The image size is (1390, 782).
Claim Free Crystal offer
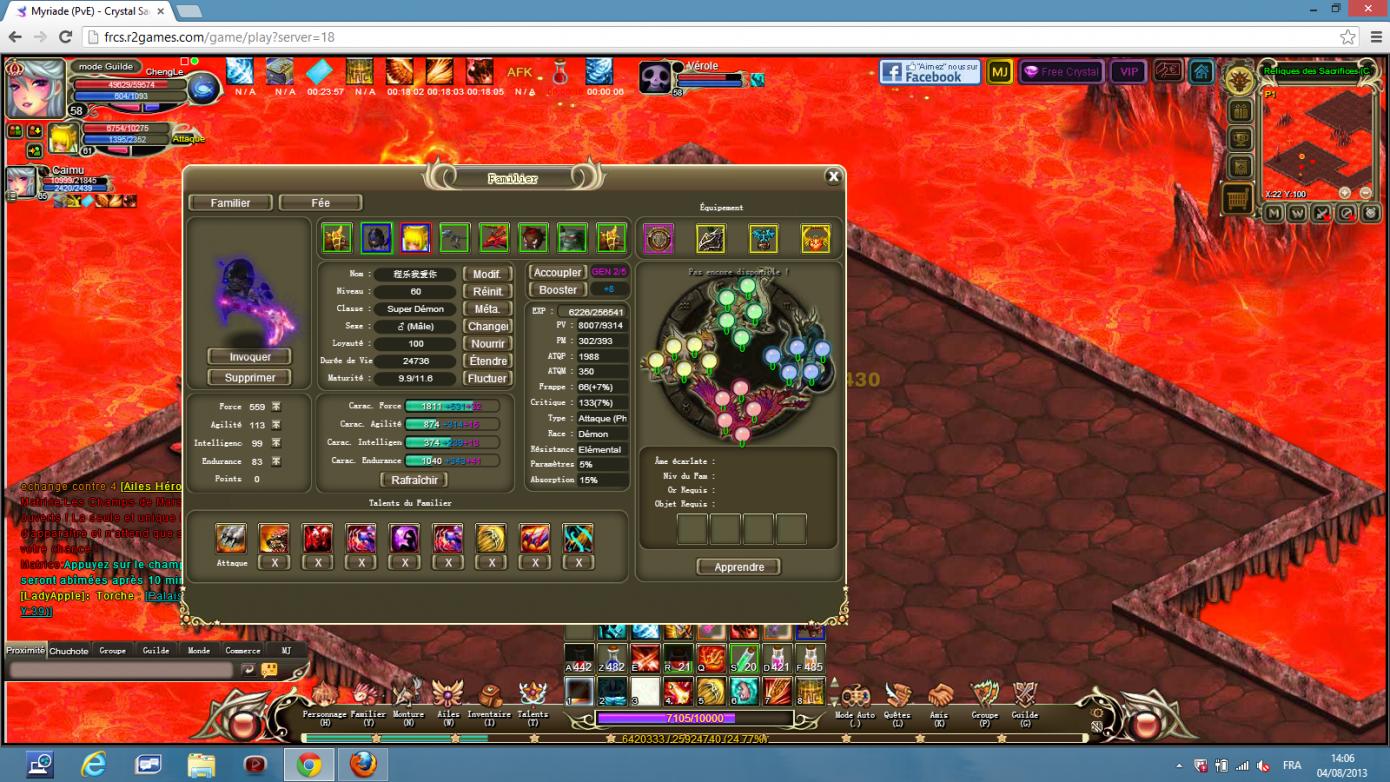pyautogui.click(x=1061, y=72)
